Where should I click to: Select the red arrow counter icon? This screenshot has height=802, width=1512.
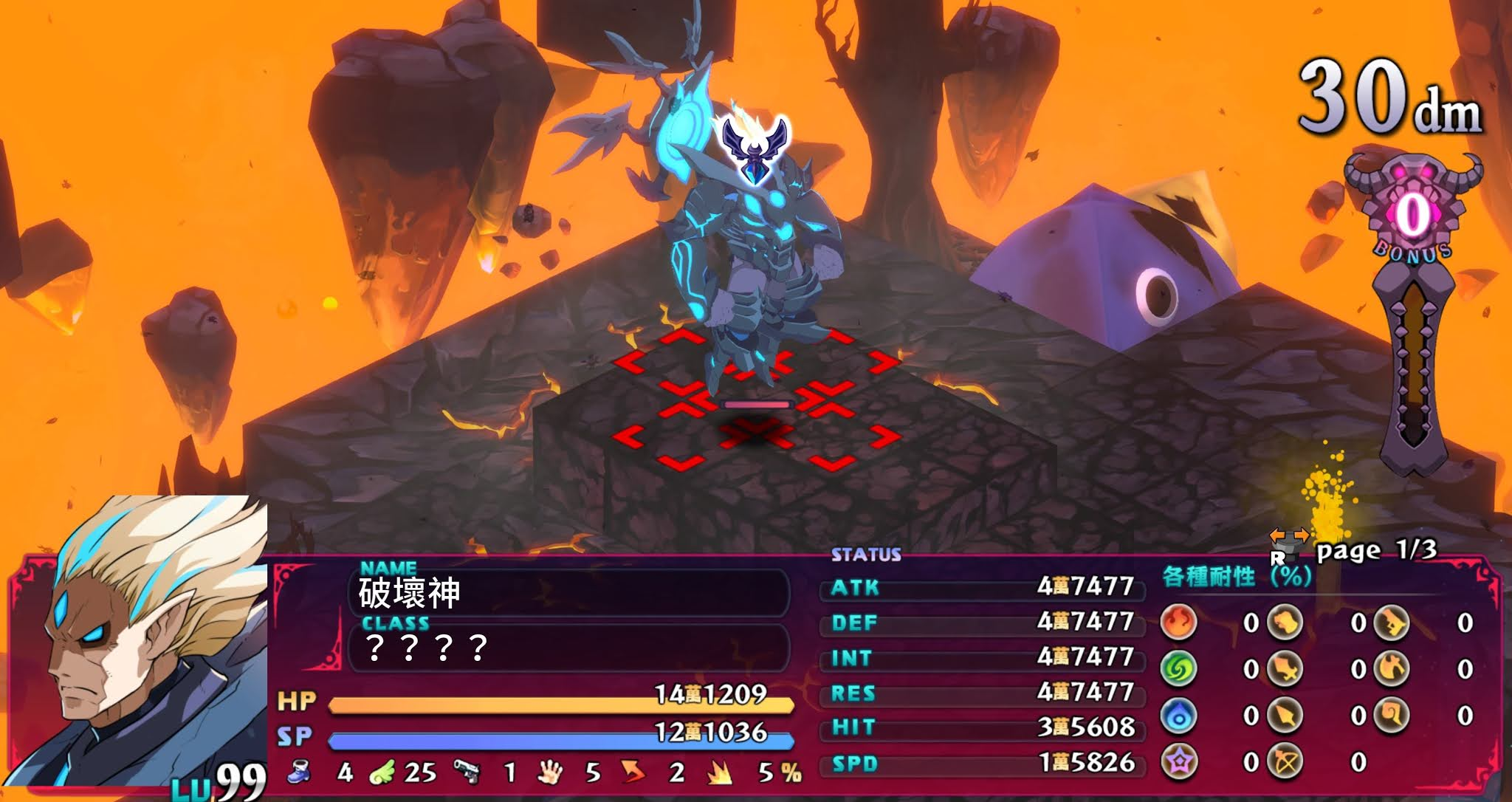click(633, 772)
